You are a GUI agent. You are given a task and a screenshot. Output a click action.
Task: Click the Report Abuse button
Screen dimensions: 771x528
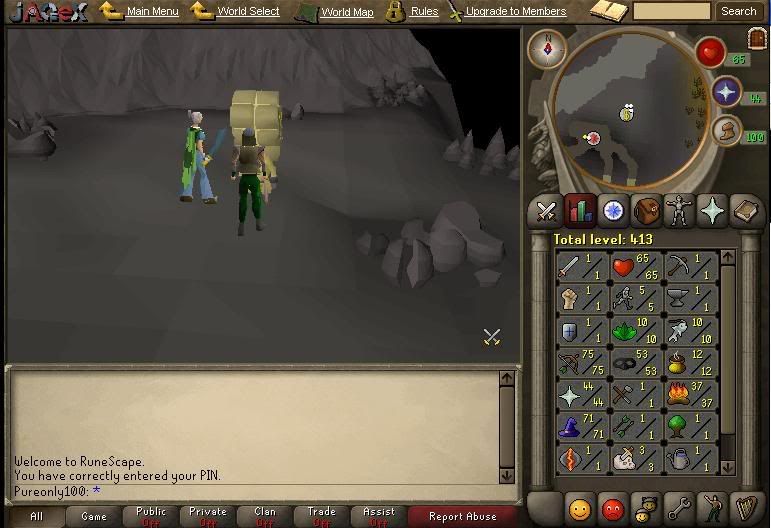[462, 517]
